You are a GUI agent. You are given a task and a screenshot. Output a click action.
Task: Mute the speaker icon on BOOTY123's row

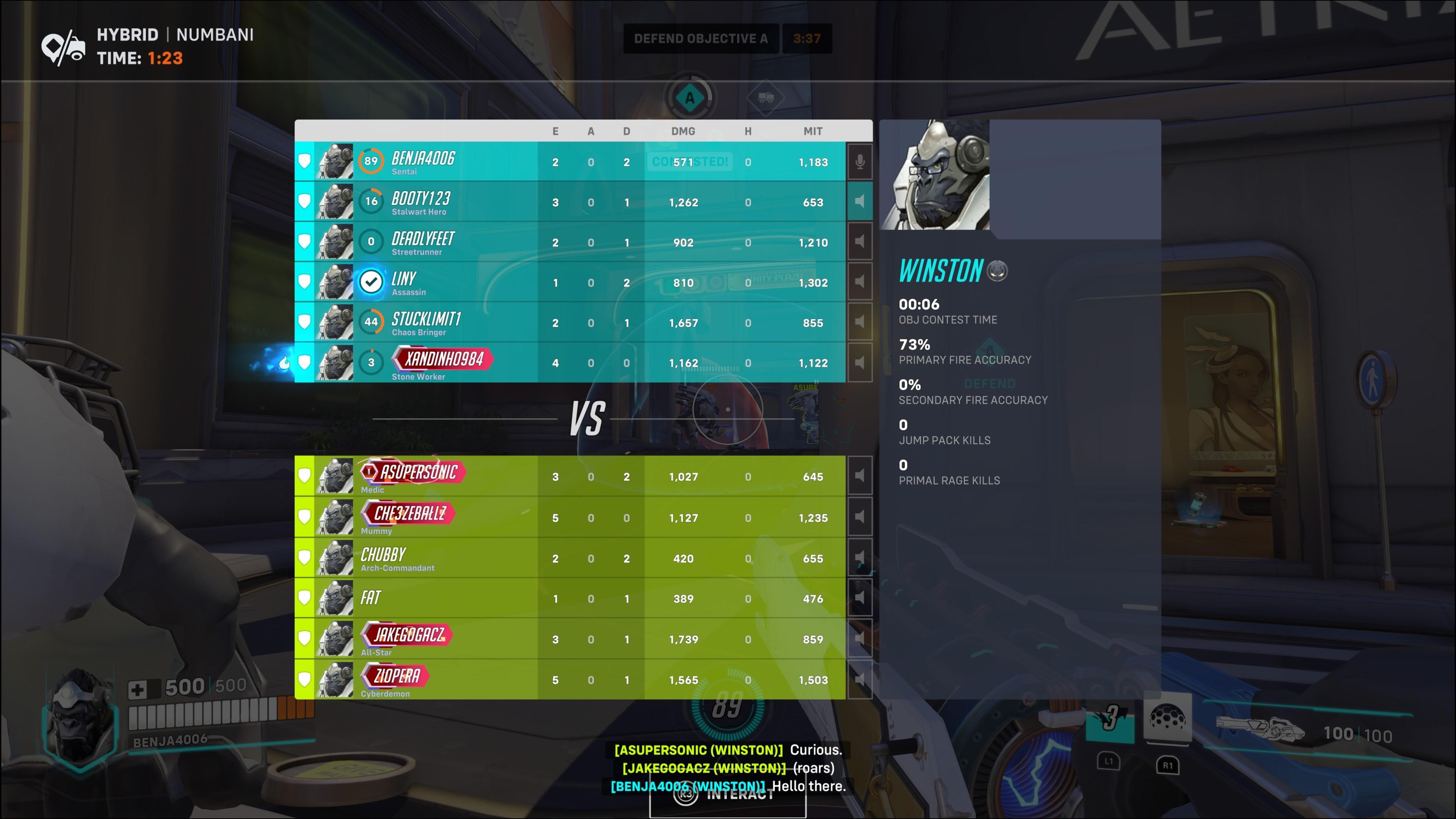(x=860, y=201)
